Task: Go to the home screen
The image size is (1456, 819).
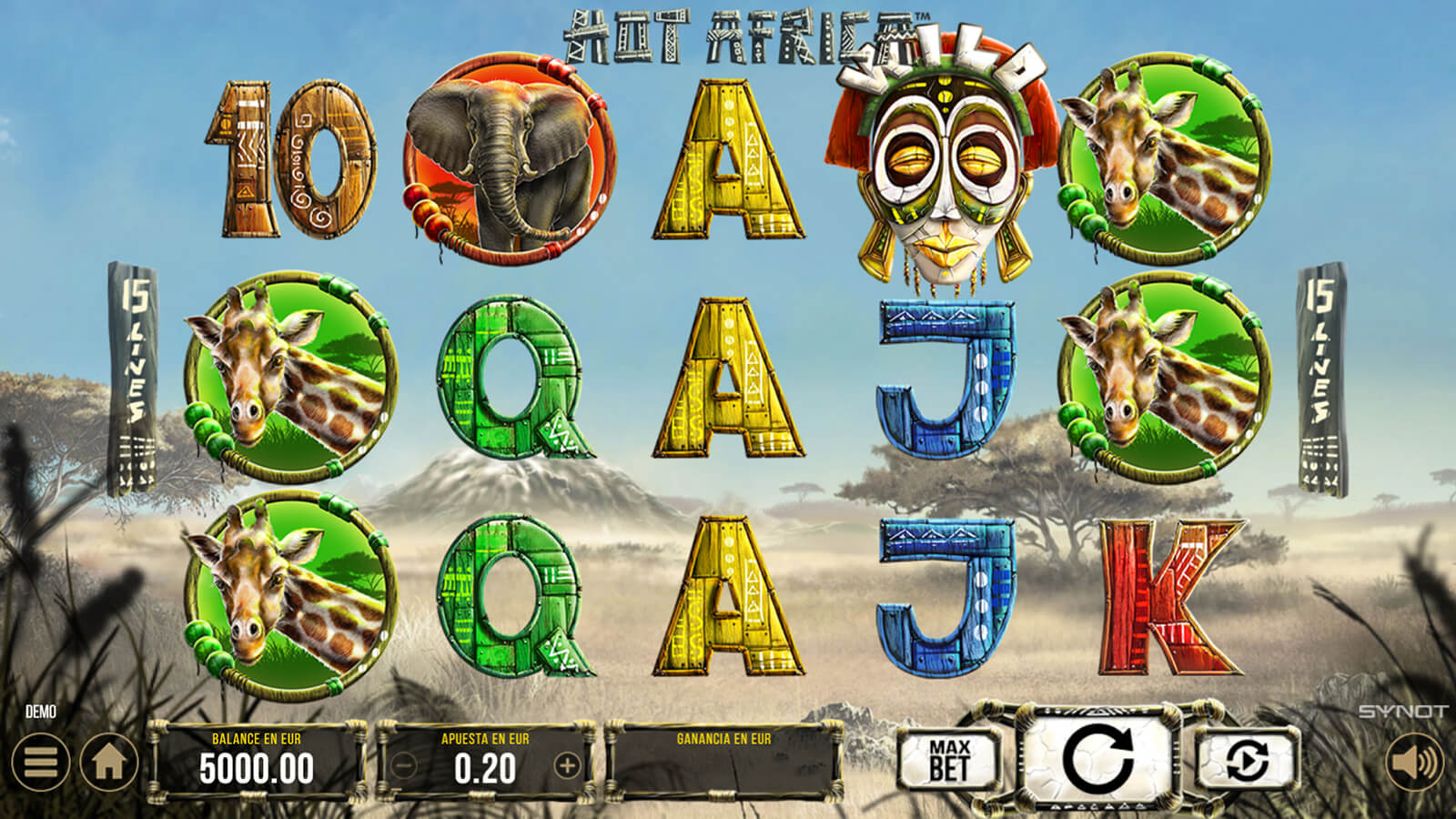Action: (109, 762)
